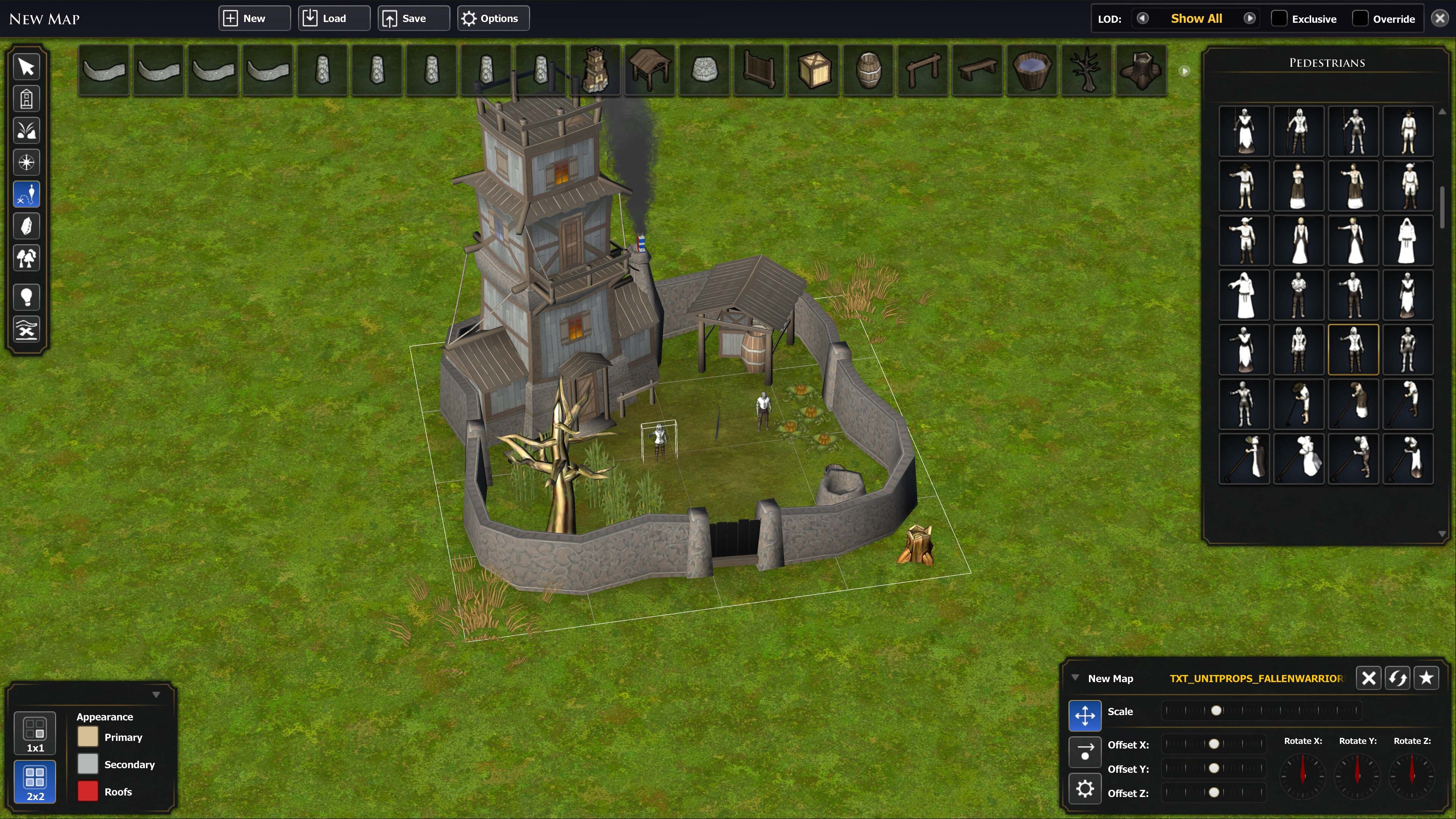Open the Load map dialog

pyautogui.click(x=334, y=19)
